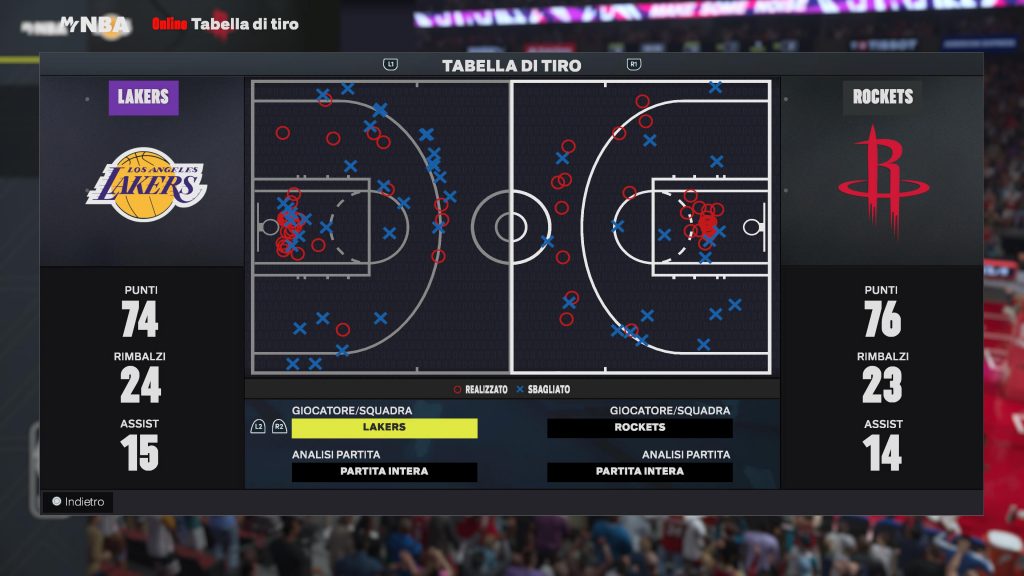1024x576 pixels.
Task: Select the ROCKETS player/team selector
Action: (640, 427)
